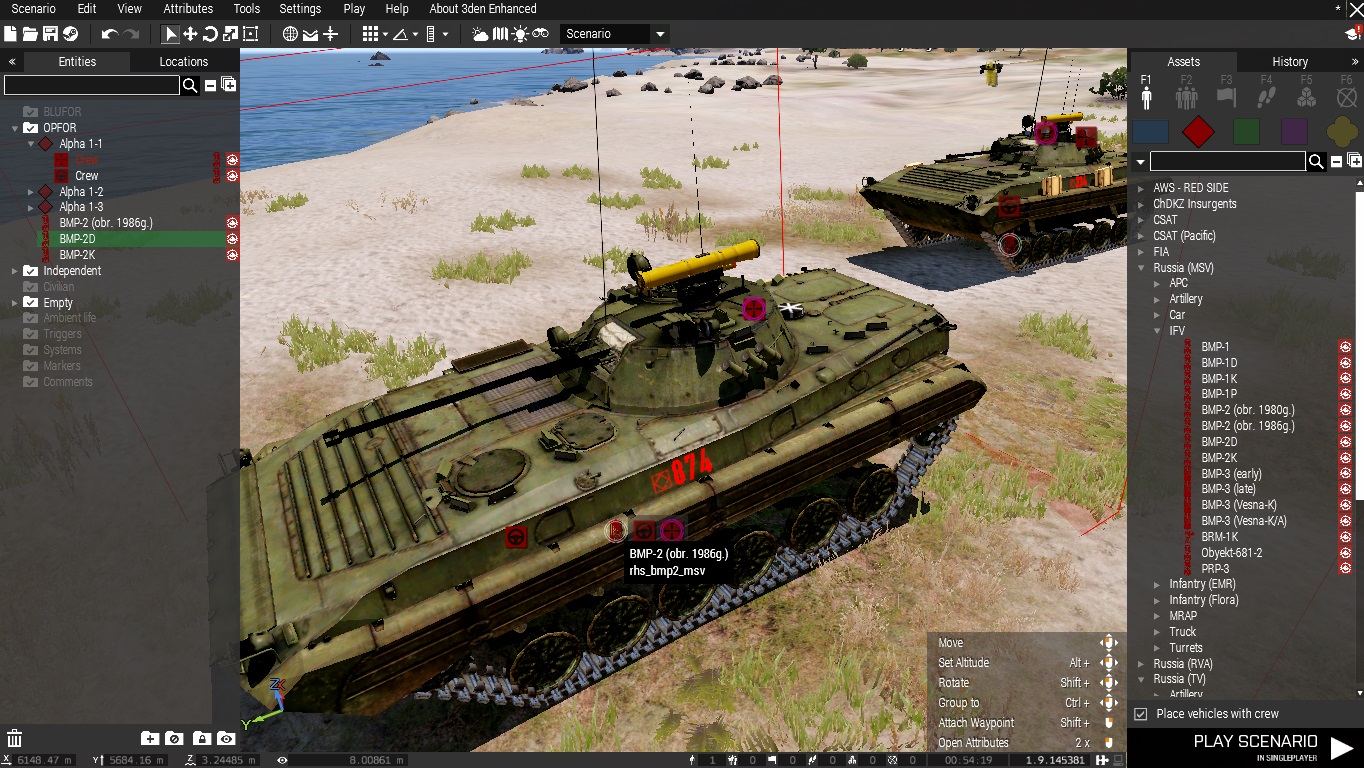1364x768 pixels.
Task: Expand the Infantry (EMR) category
Action: [x=1158, y=584]
